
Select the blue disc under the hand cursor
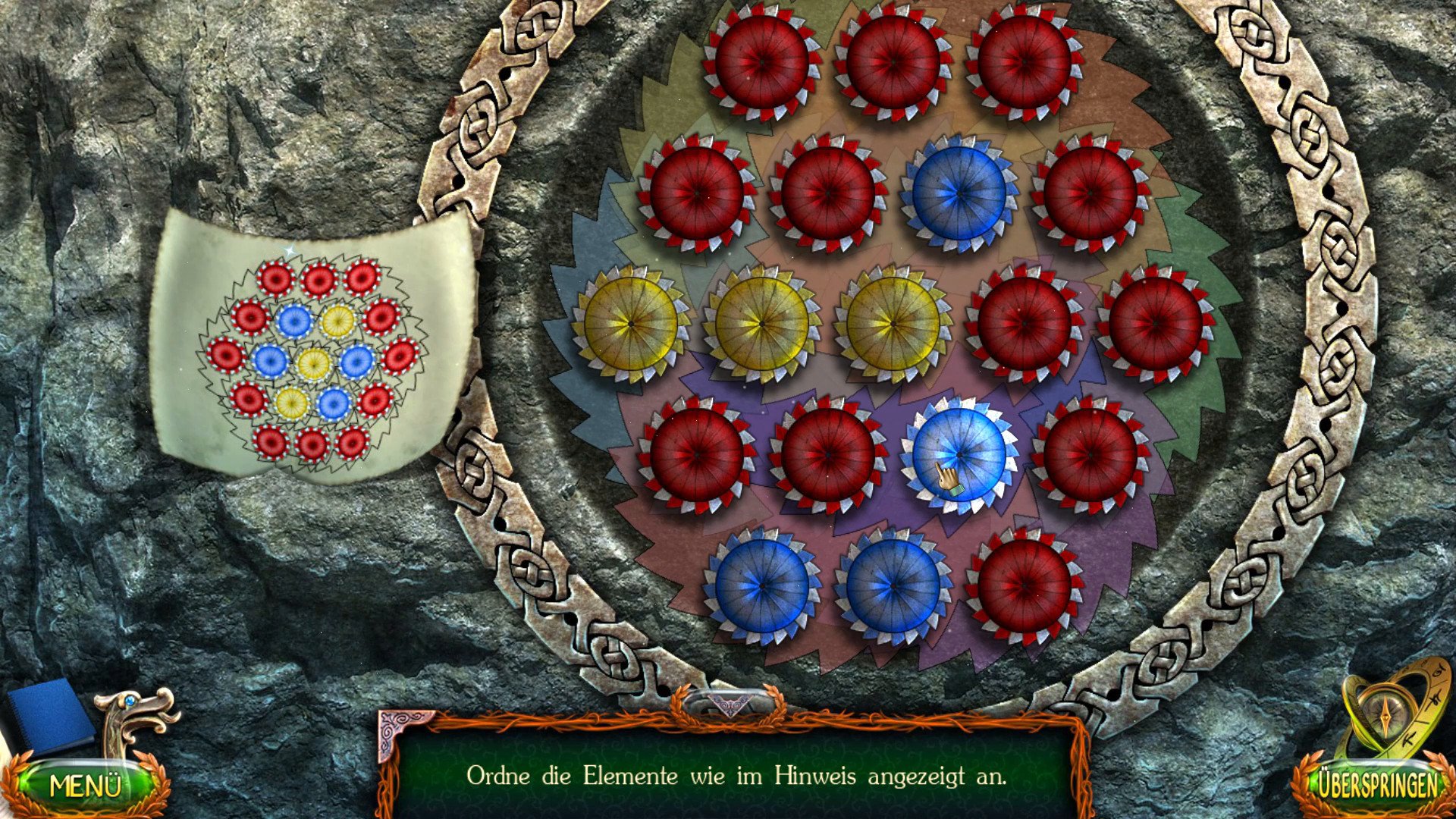pyautogui.click(x=959, y=455)
